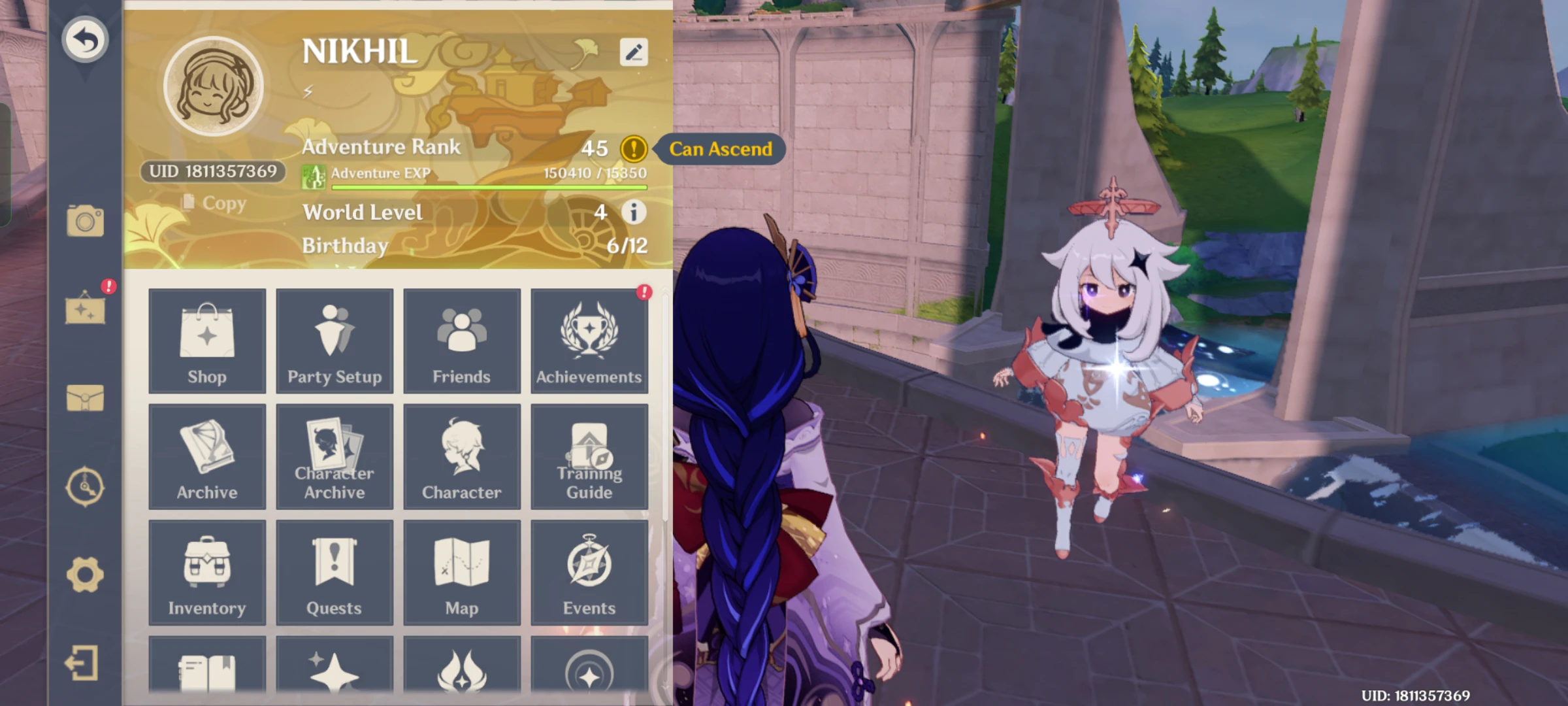Image resolution: width=1568 pixels, height=706 pixels.
Task: Open the Archive
Action: 207,456
